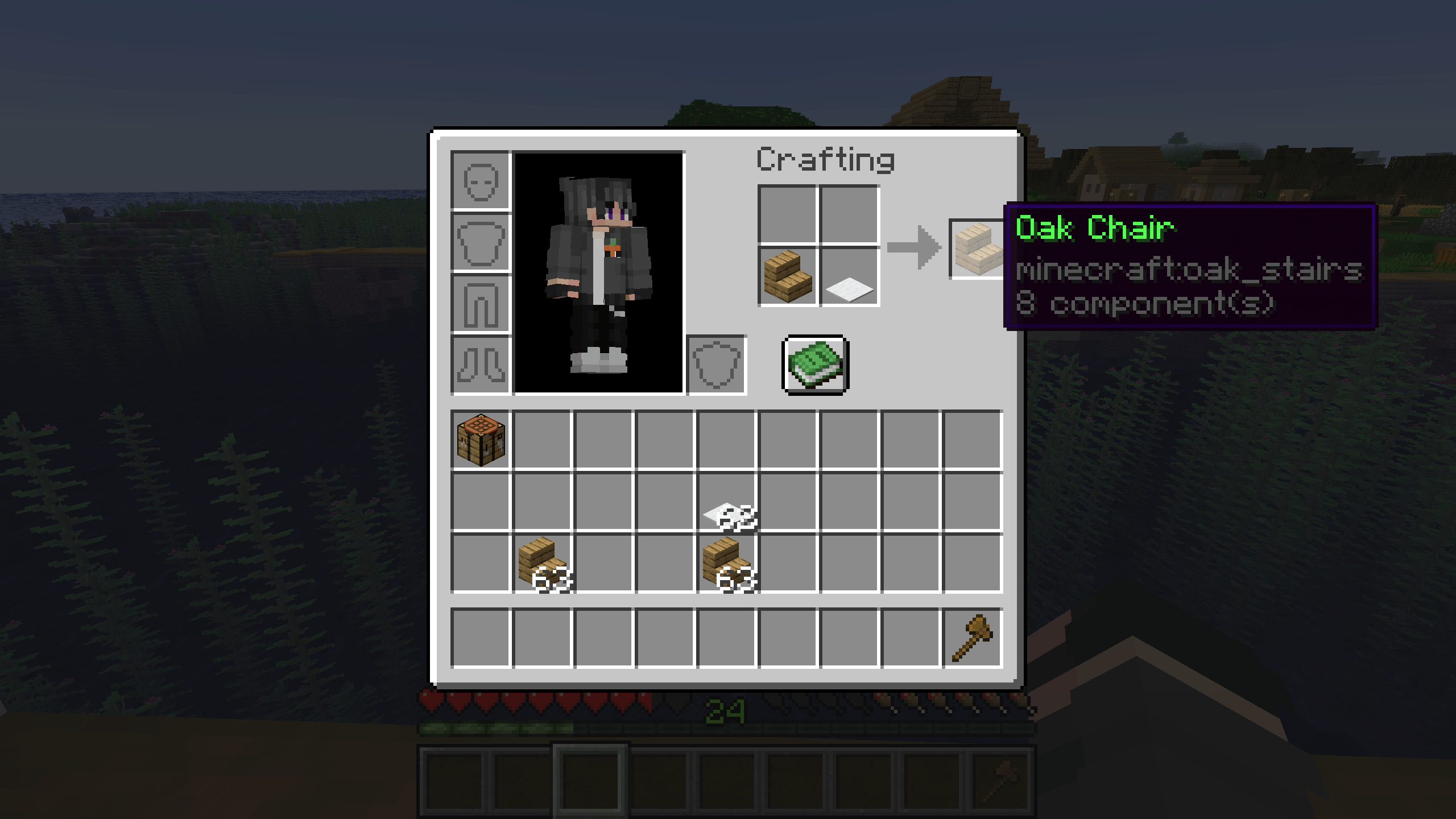Grab the wooden mallet from the inventory

click(972, 639)
